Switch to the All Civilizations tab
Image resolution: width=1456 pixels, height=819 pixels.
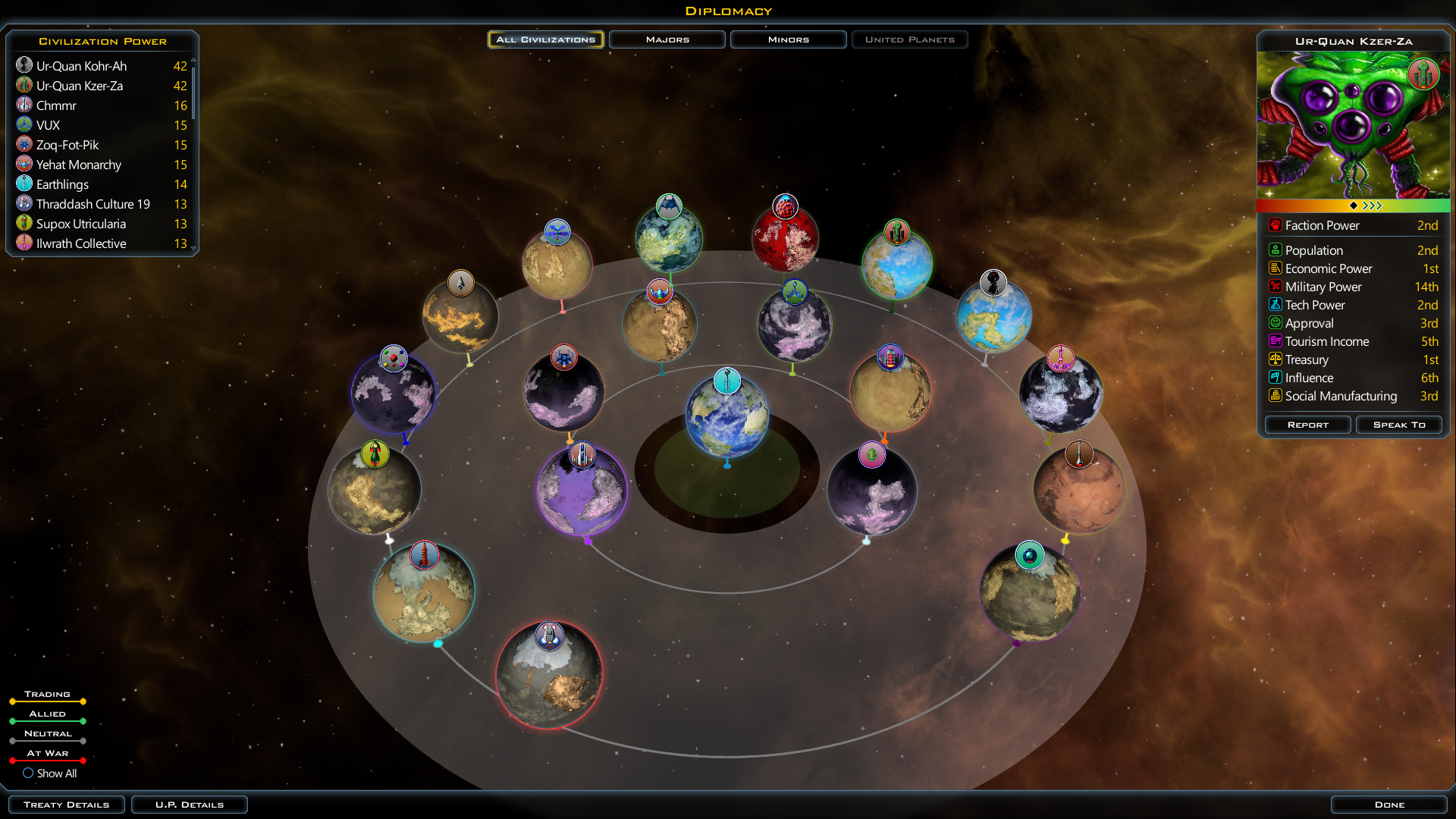pos(545,39)
